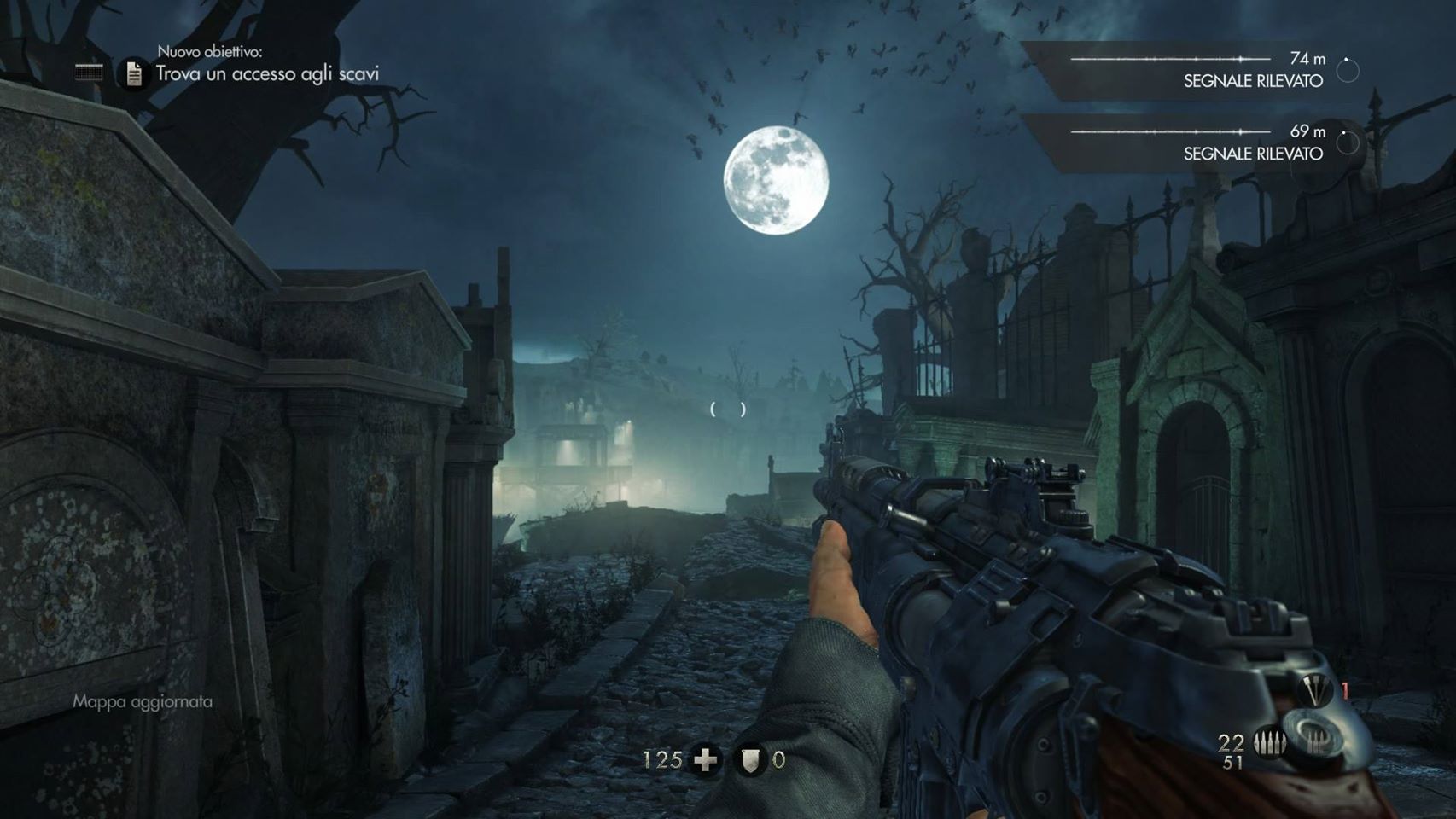Select objective 'Trova un accesso agli scavi'
1456x819 pixels.
click(x=267, y=74)
